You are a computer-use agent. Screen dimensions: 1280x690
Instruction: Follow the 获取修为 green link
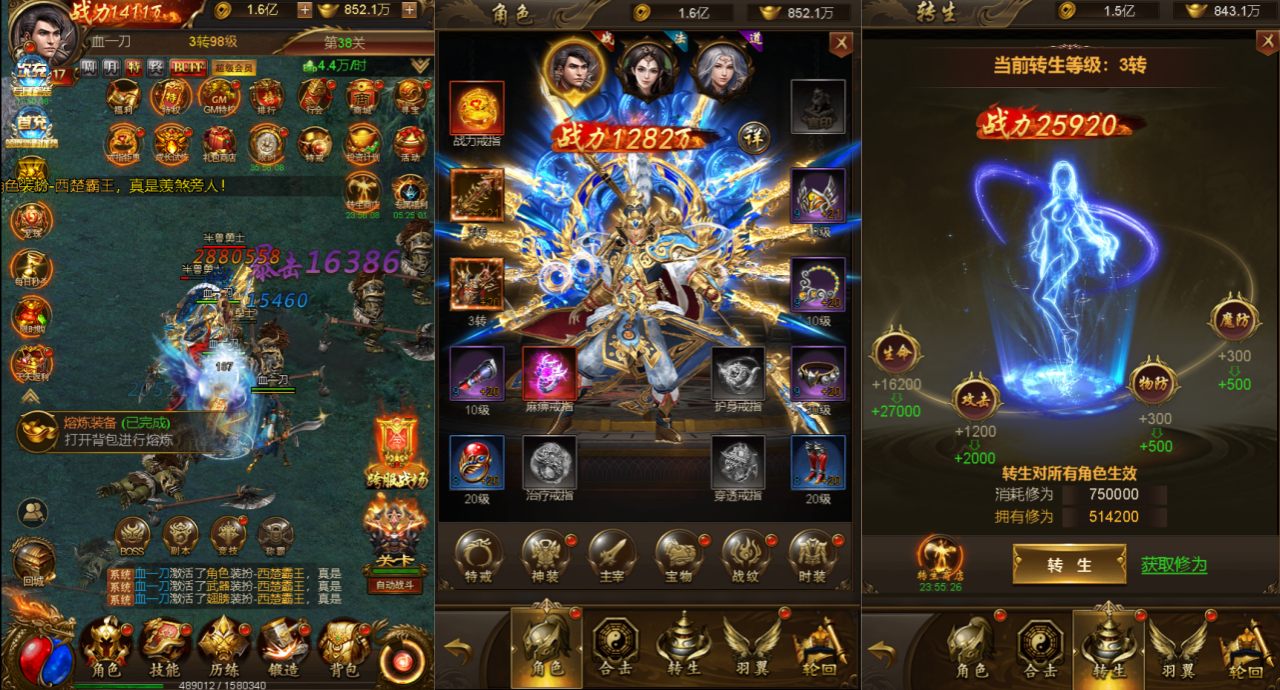coord(1174,565)
